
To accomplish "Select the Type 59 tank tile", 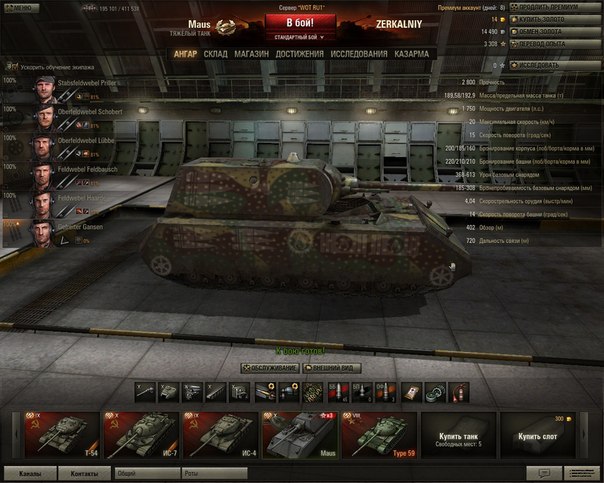I will click(380, 432).
